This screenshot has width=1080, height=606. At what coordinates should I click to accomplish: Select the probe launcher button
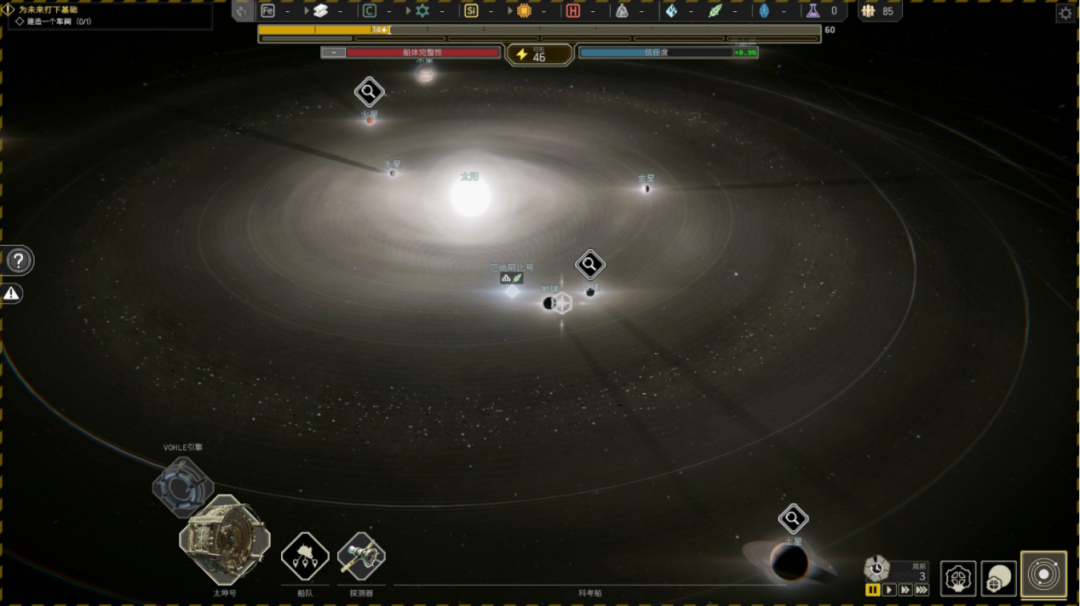(361, 557)
